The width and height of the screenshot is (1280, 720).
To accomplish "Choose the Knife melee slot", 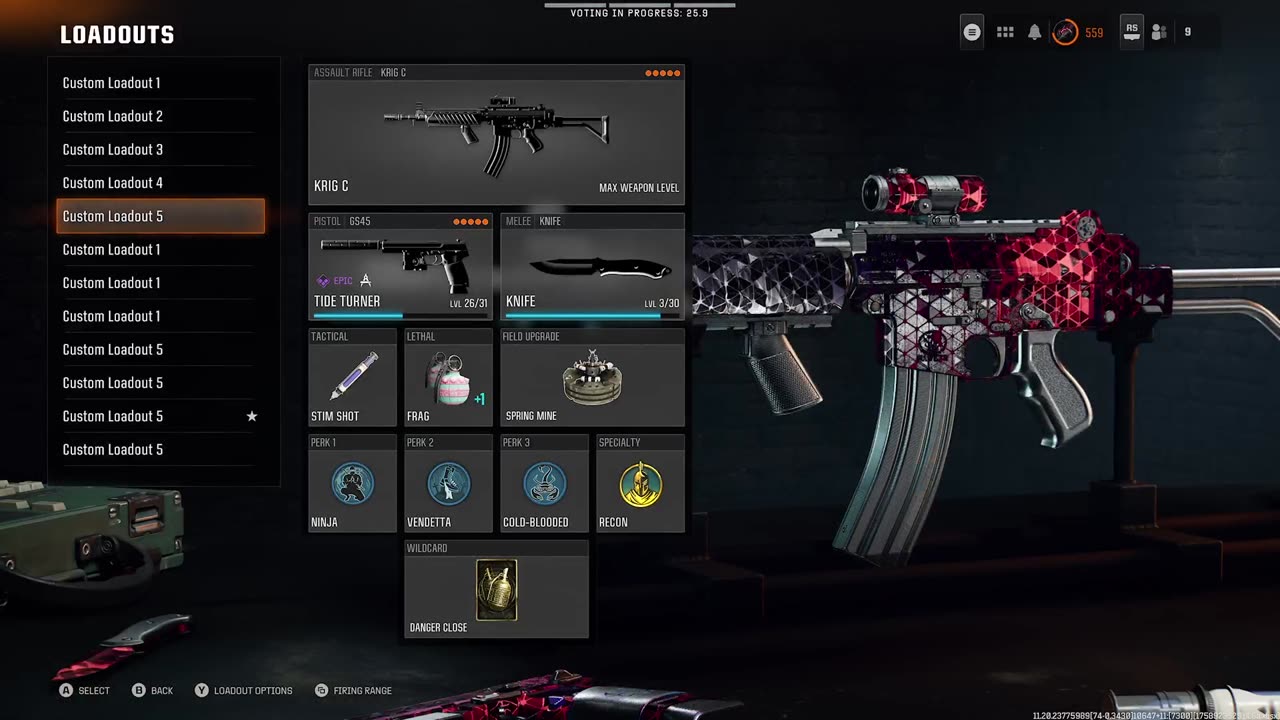I will (592, 267).
